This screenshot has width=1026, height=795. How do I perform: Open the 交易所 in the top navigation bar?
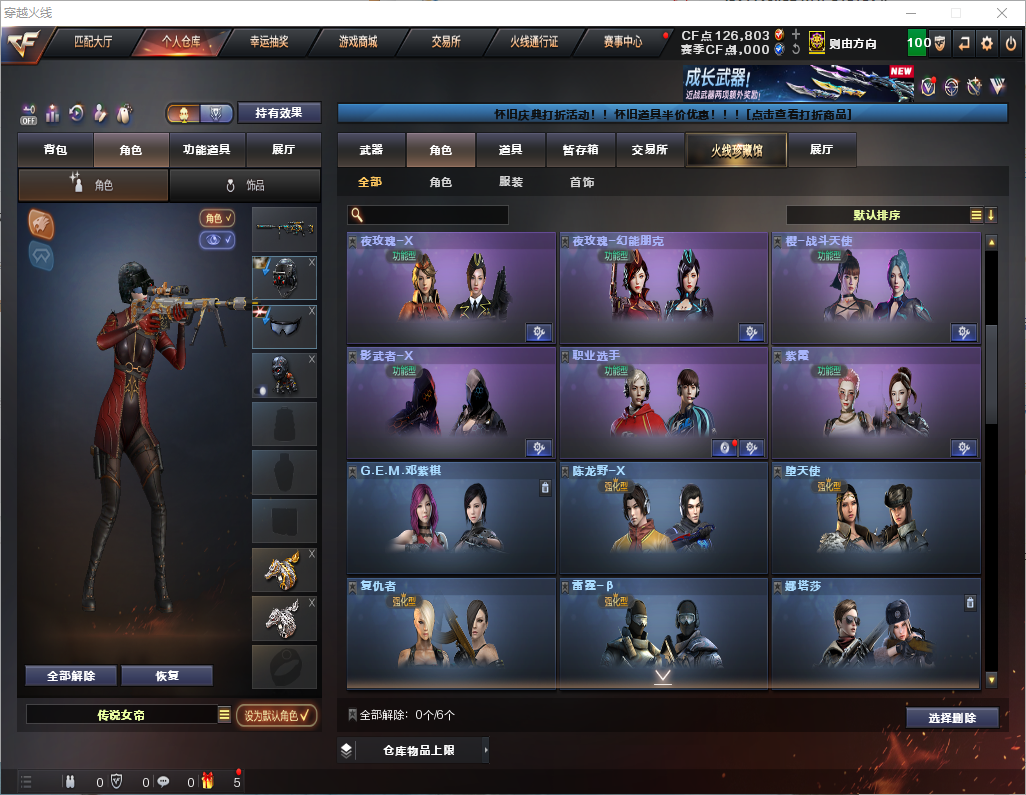tap(446, 42)
